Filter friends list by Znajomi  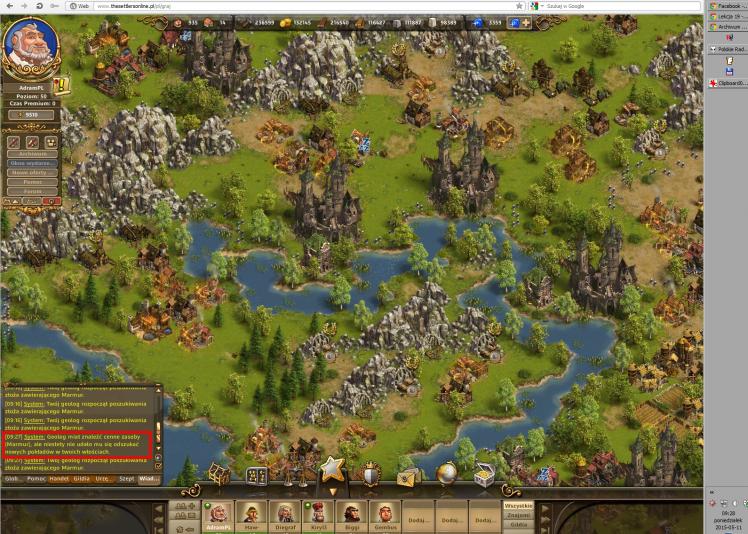click(x=517, y=515)
